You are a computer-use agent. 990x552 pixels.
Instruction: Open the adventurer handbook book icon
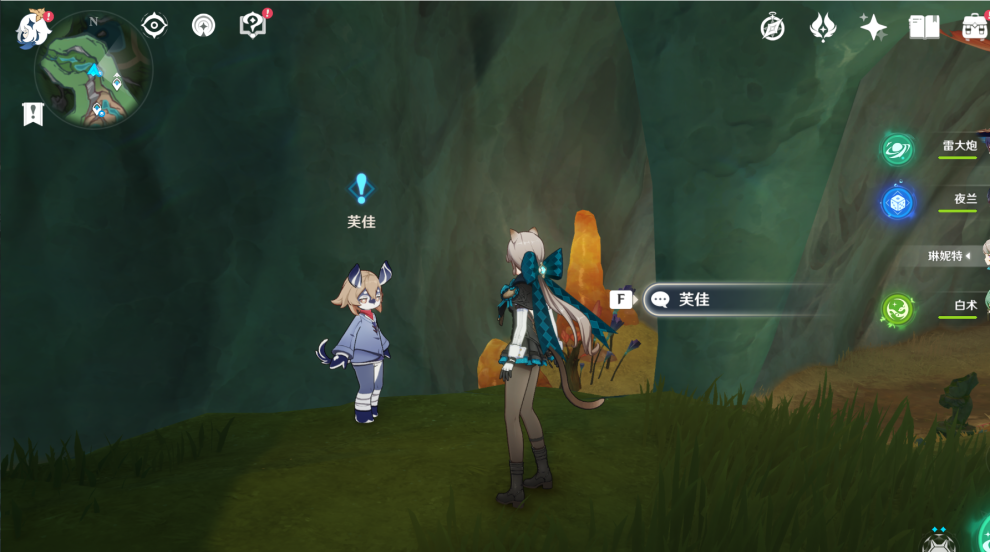click(924, 27)
